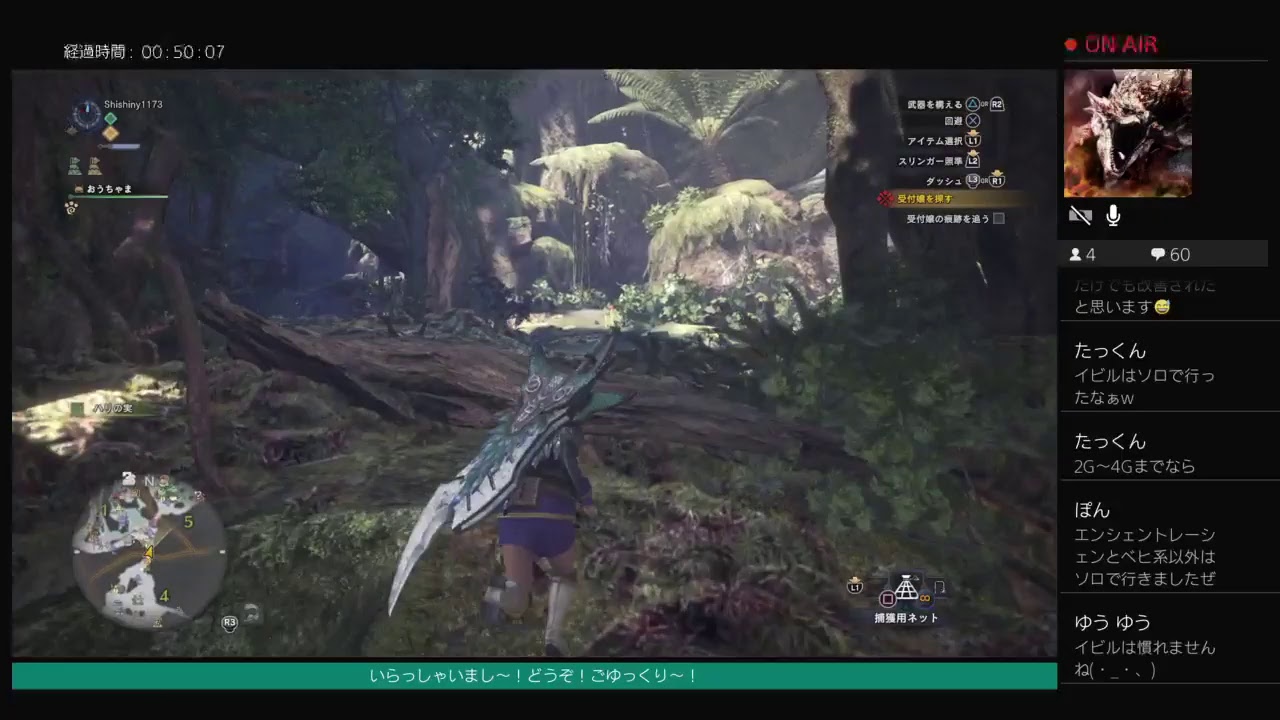1280x720 pixels.
Task: Toggle the ON AIR broadcast indicator
Action: (x=1111, y=44)
